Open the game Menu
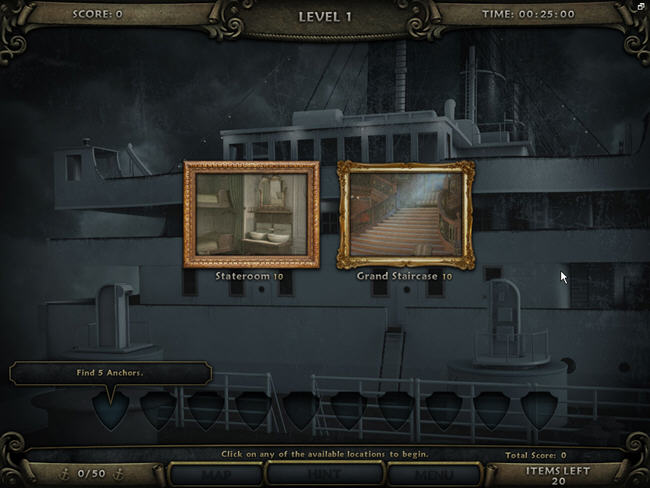The image size is (650, 488). (434, 474)
